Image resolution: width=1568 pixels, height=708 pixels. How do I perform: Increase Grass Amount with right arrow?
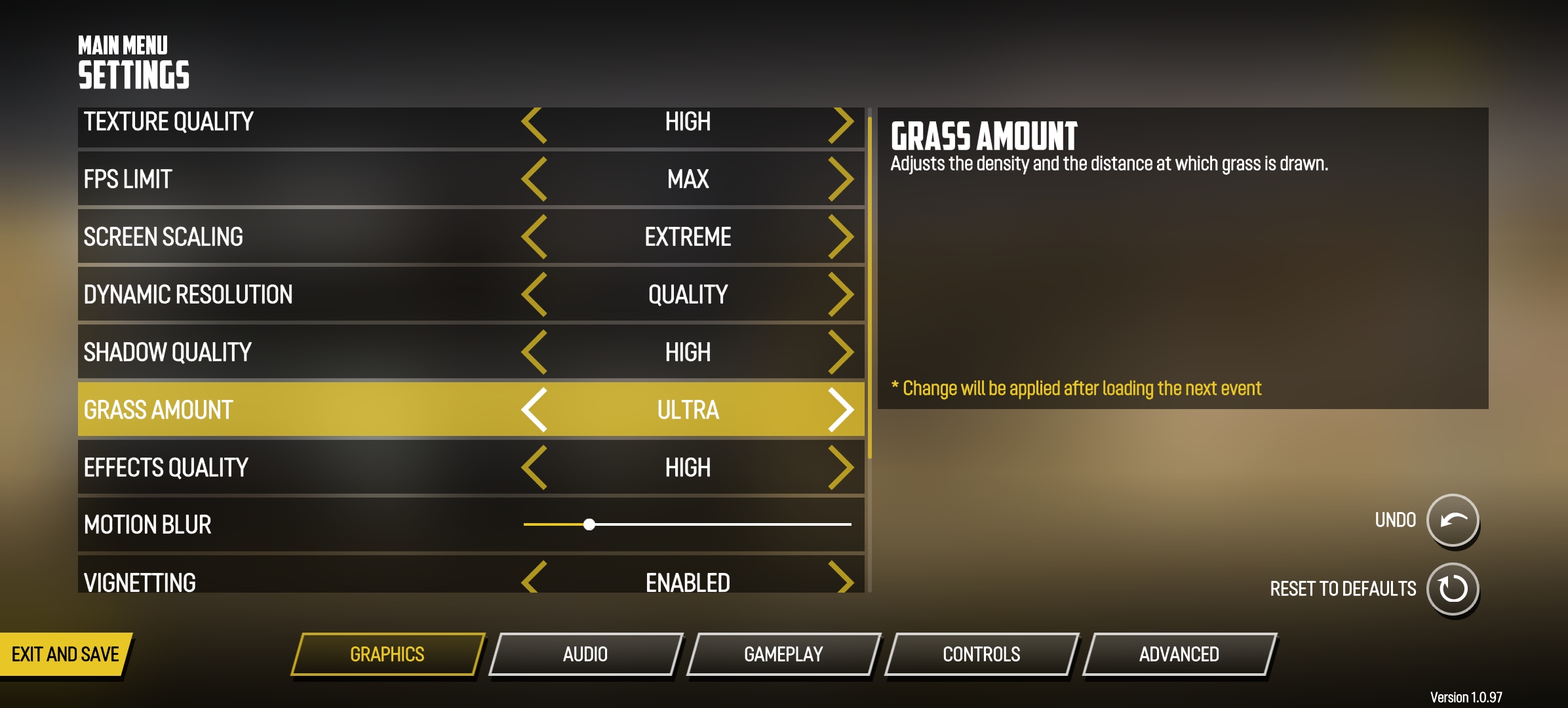coord(841,410)
